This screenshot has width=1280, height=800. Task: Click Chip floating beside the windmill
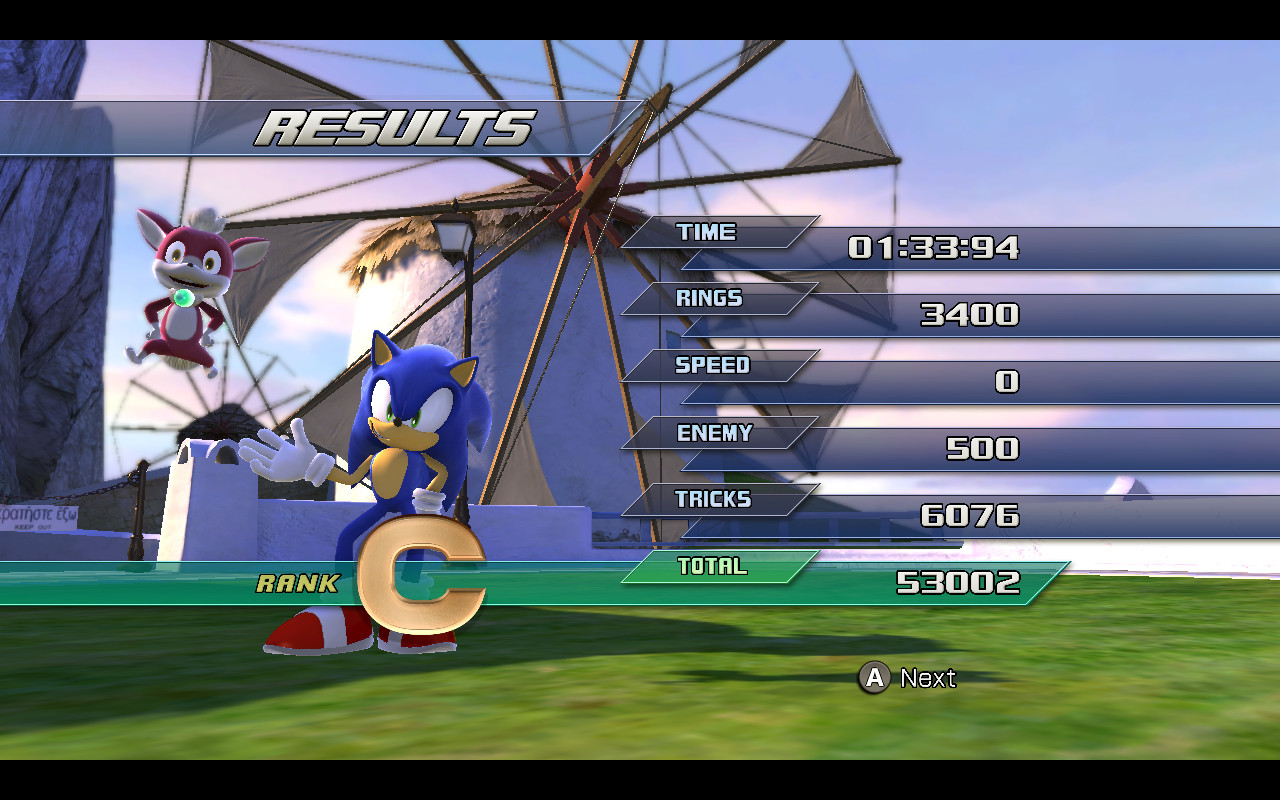pos(185,285)
